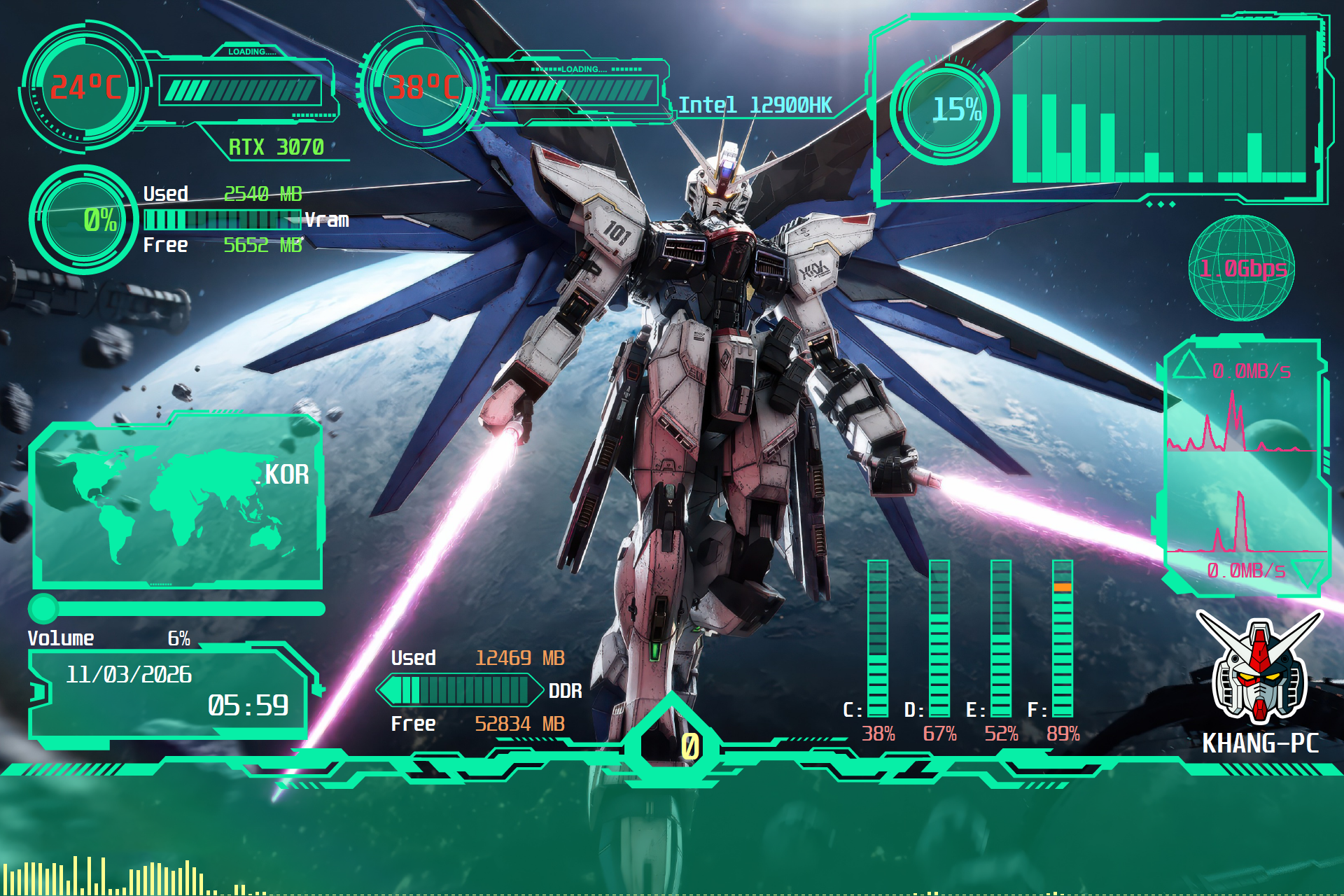Click the download triangle arrow icon
This screenshot has height=896, width=1344.
pyautogui.click(x=1306, y=571)
